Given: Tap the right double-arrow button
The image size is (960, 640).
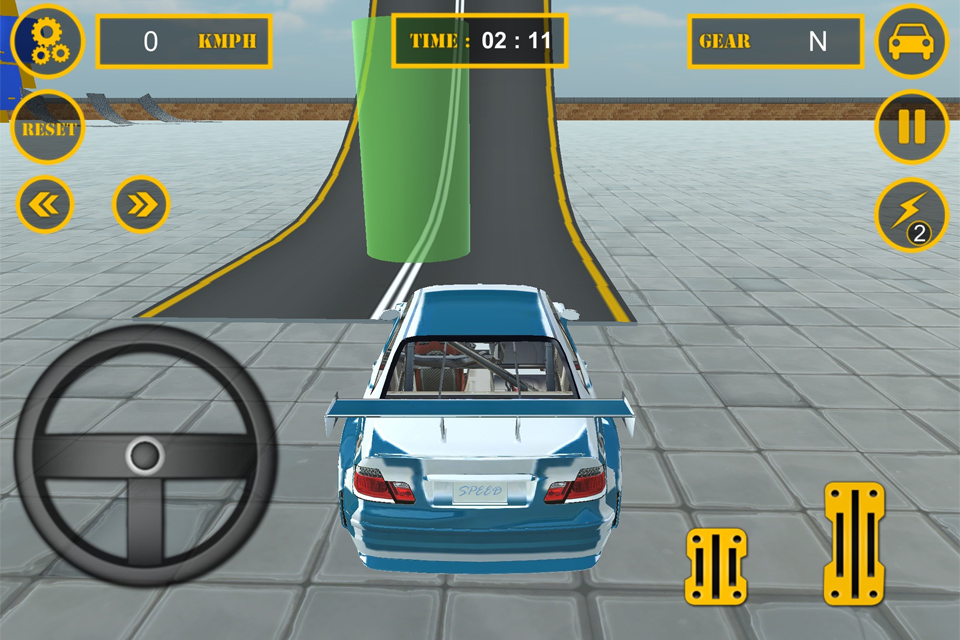Looking at the screenshot, I should [x=142, y=205].
